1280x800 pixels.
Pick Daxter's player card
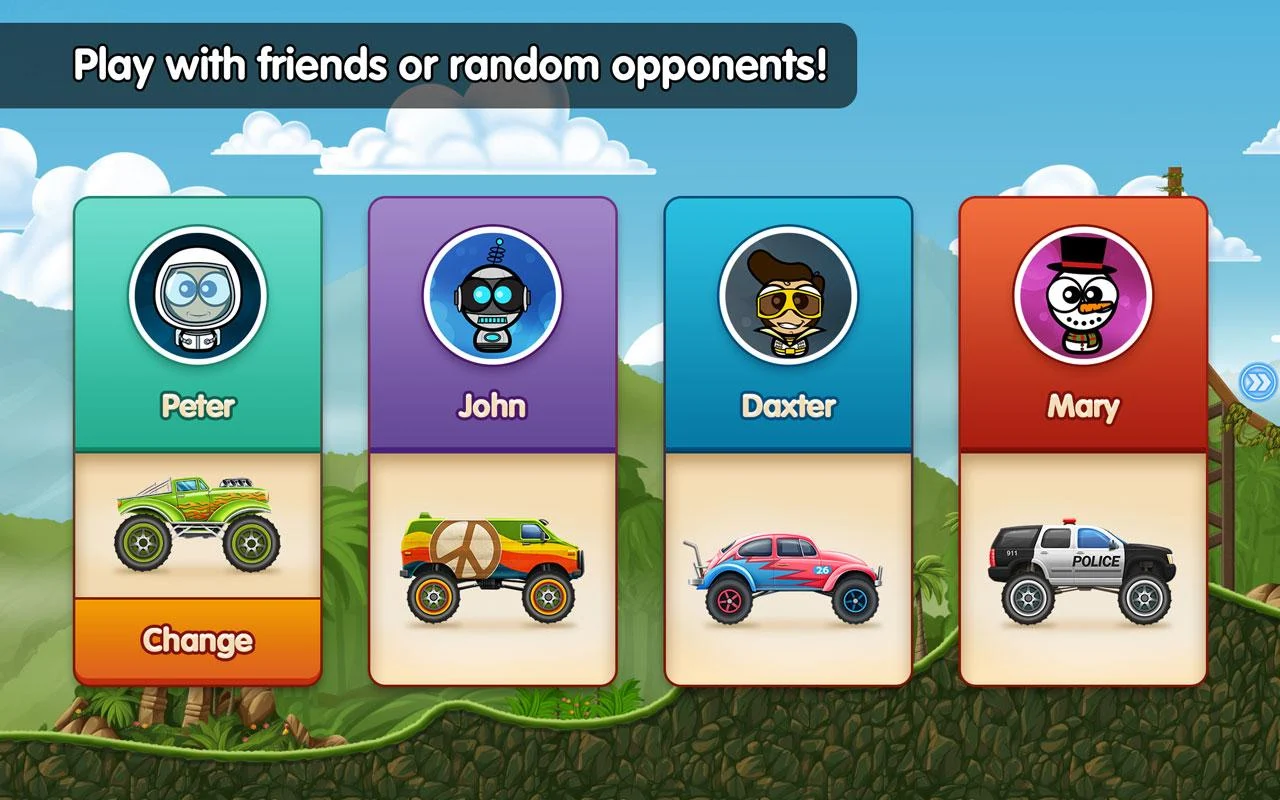tap(788, 320)
